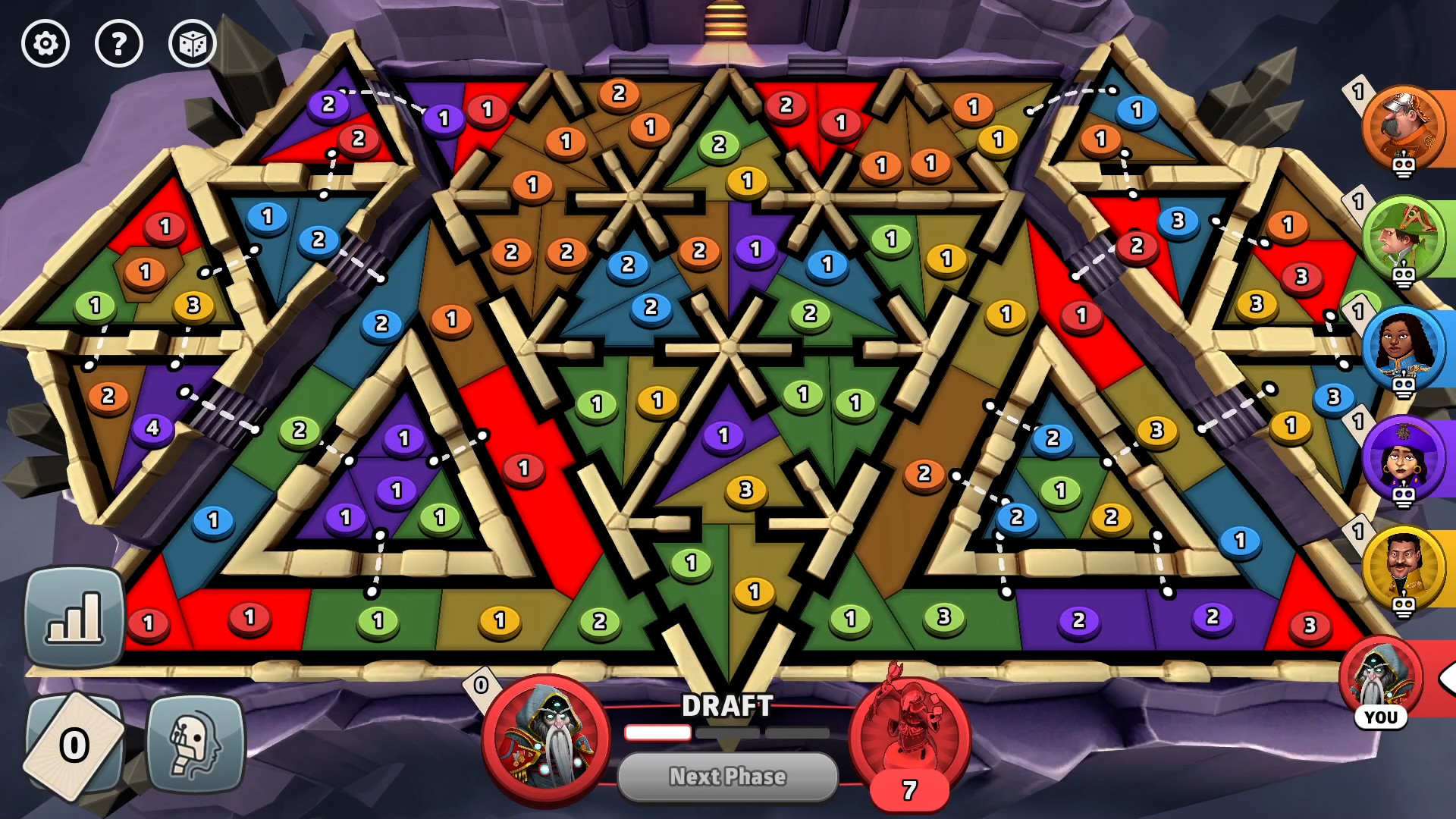The height and width of the screenshot is (819, 1456).
Task: Click the highlighted first phase progress segment
Action: pyautogui.click(x=657, y=734)
